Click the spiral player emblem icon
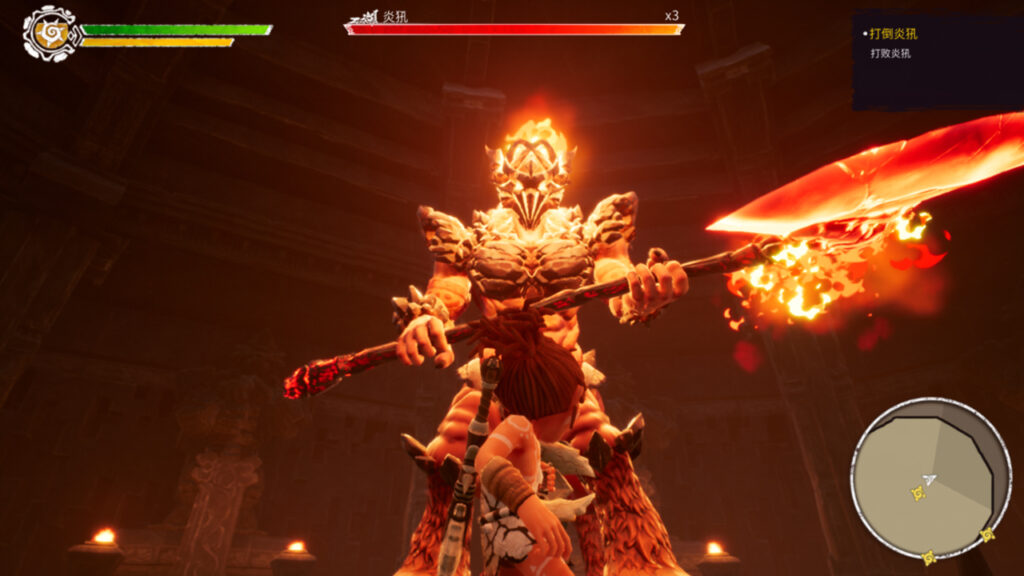Image resolution: width=1024 pixels, height=576 pixels. click(47, 33)
